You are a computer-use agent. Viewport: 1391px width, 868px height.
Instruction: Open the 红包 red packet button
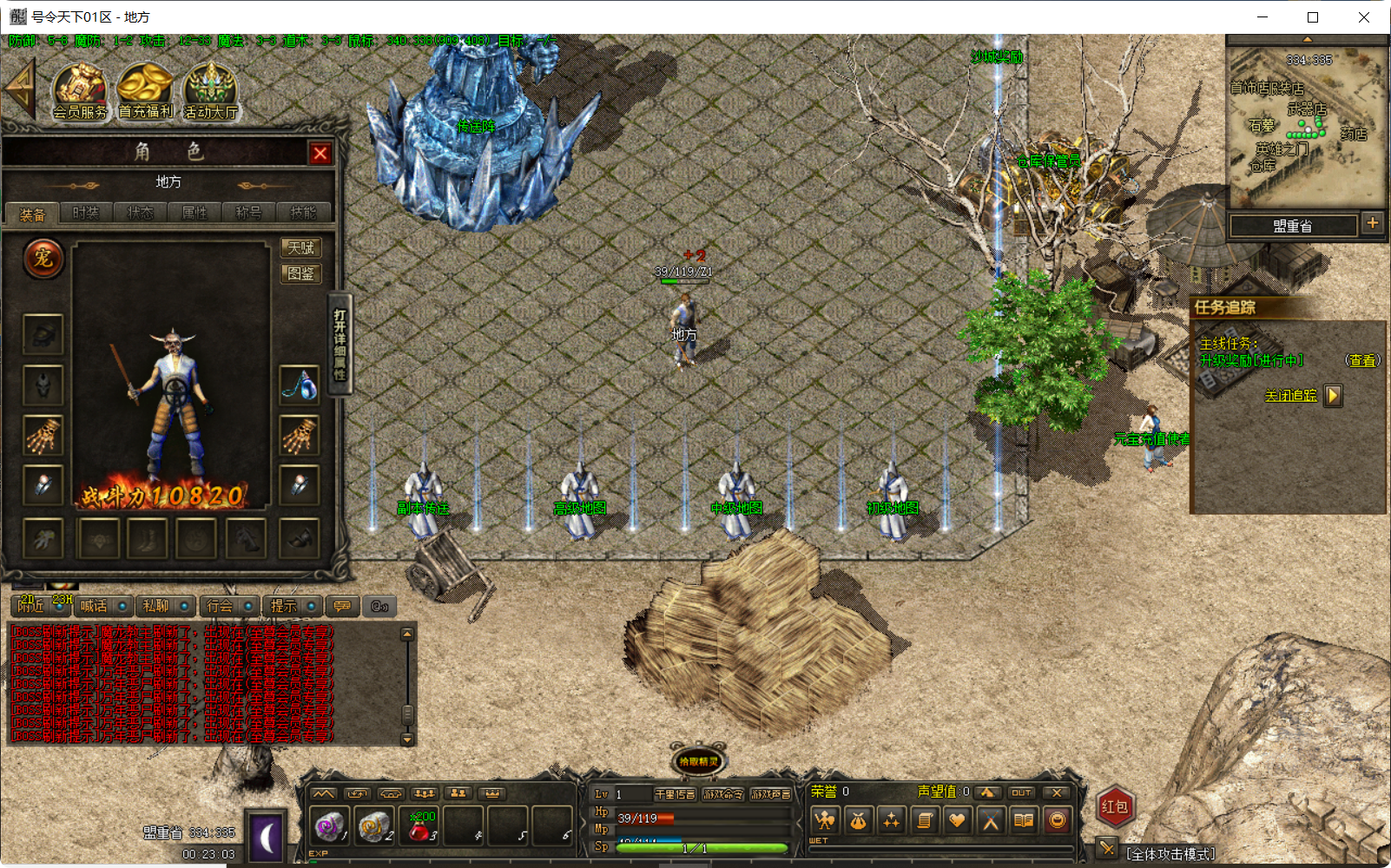(1117, 807)
